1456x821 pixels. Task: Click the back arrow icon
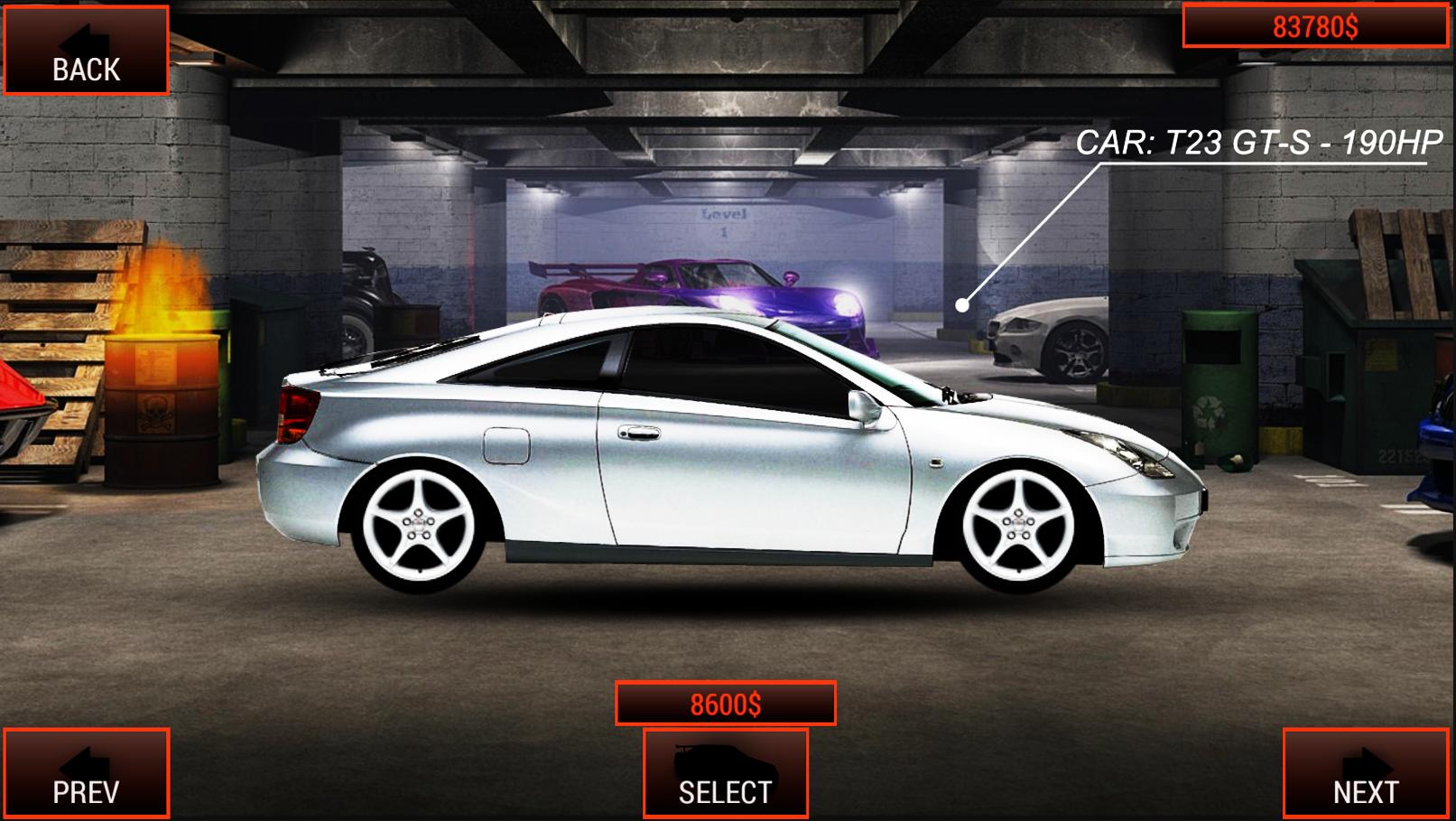click(x=86, y=41)
